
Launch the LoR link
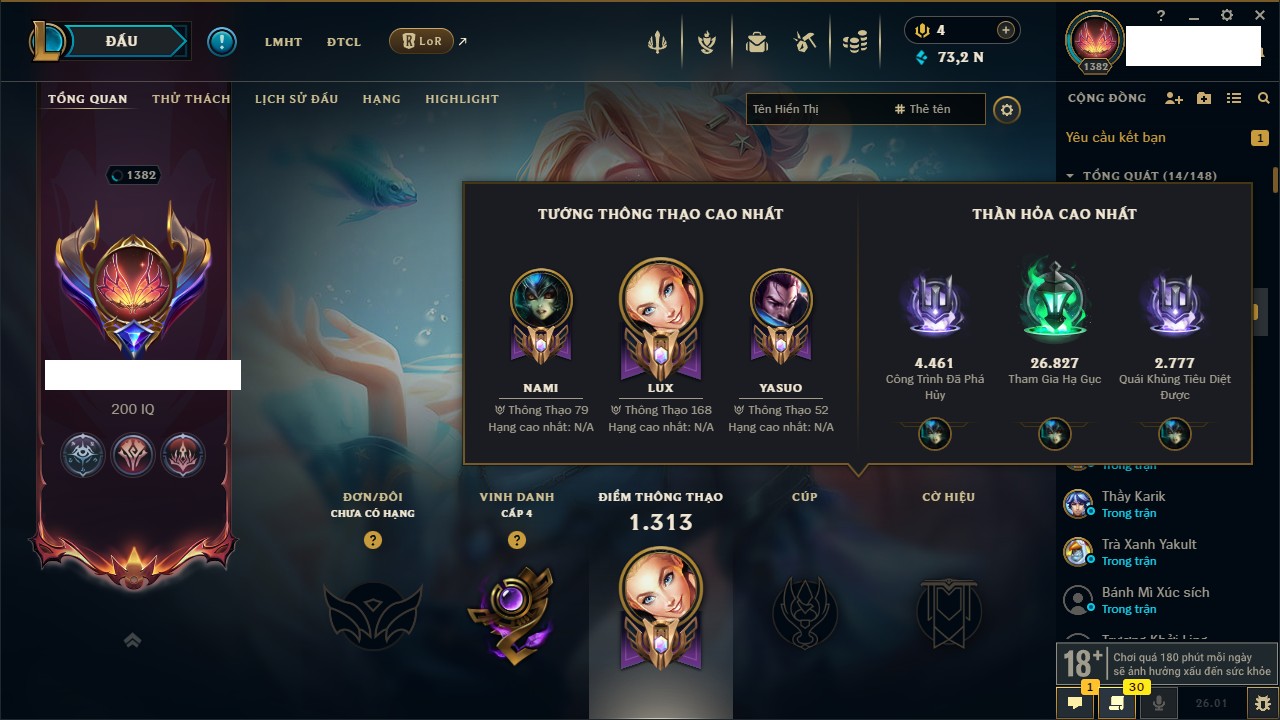(x=422, y=42)
